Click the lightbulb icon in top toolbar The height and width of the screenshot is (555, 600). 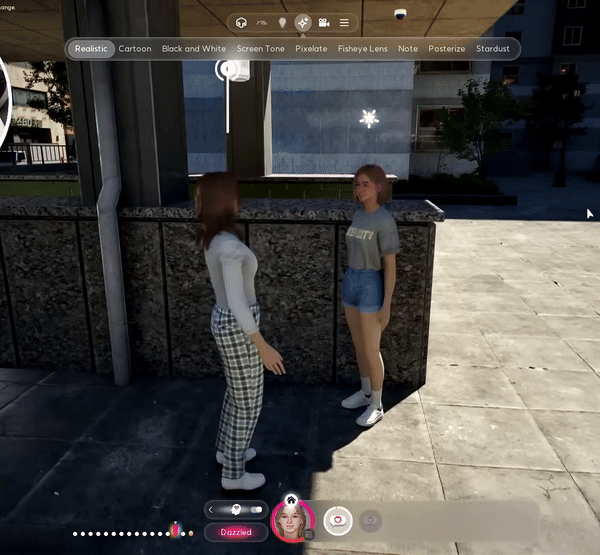pyautogui.click(x=282, y=22)
